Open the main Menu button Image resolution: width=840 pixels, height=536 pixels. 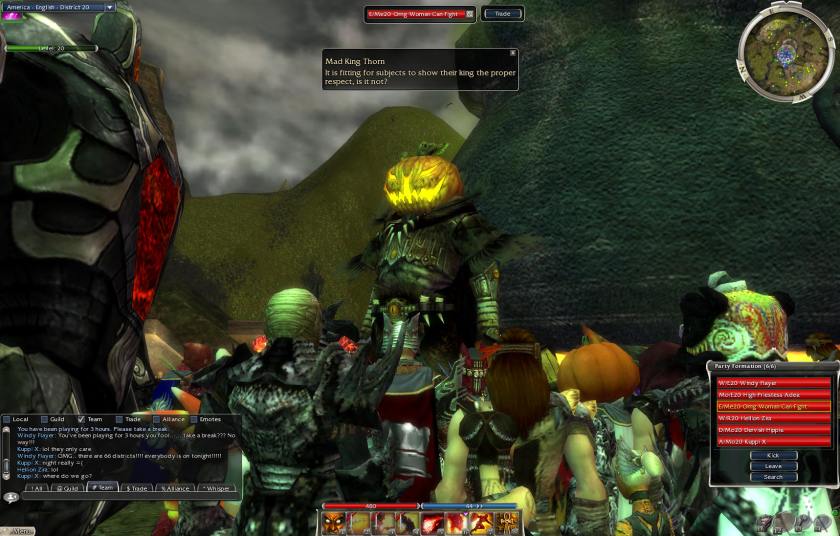pos(18,530)
